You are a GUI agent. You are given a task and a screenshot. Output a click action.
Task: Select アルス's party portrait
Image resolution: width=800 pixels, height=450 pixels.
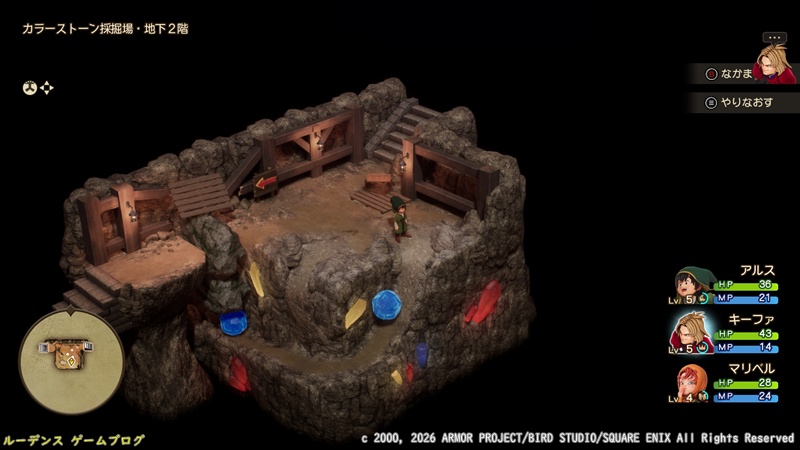[692, 284]
